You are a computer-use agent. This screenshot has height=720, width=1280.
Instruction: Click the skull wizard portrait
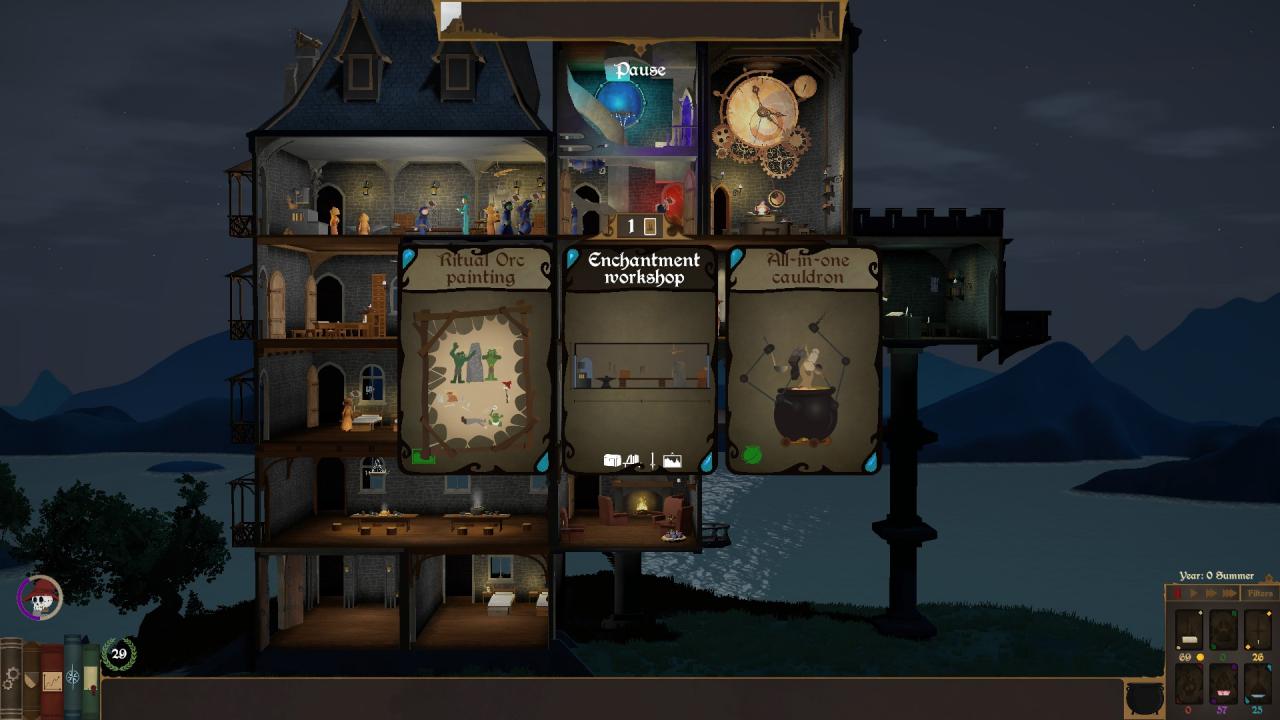tap(40, 599)
